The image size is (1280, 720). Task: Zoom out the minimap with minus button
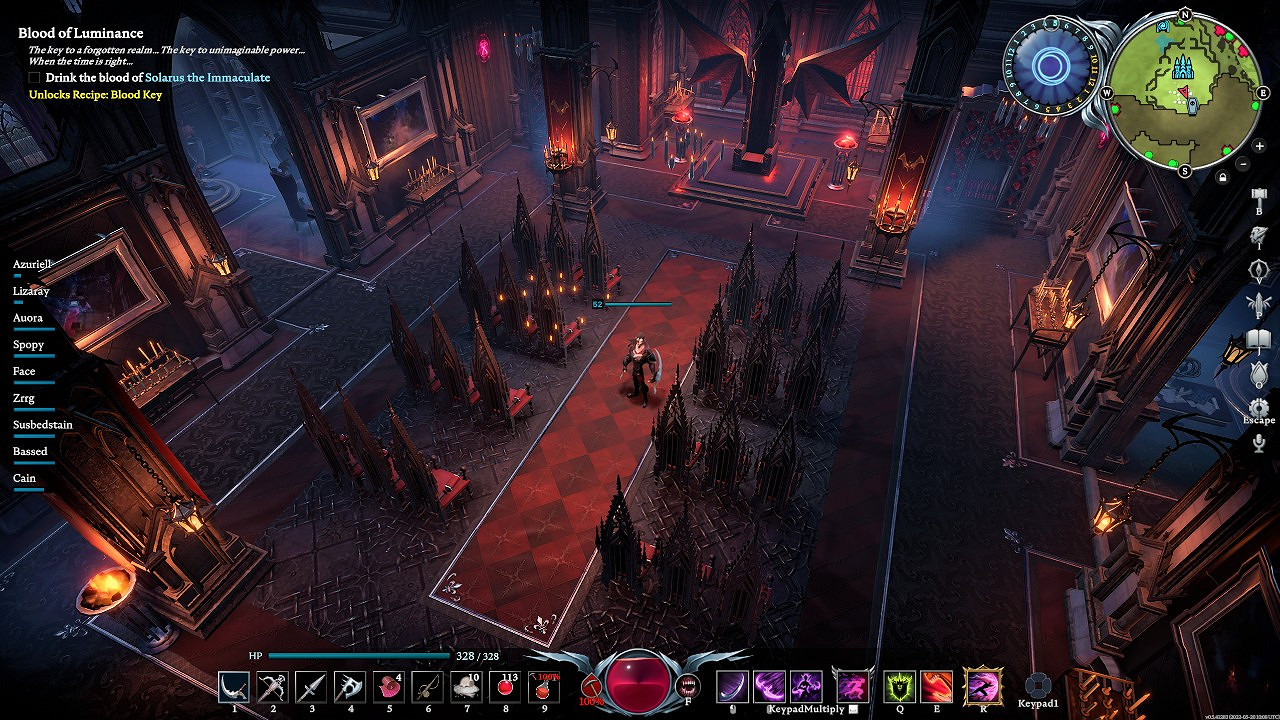(1243, 163)
